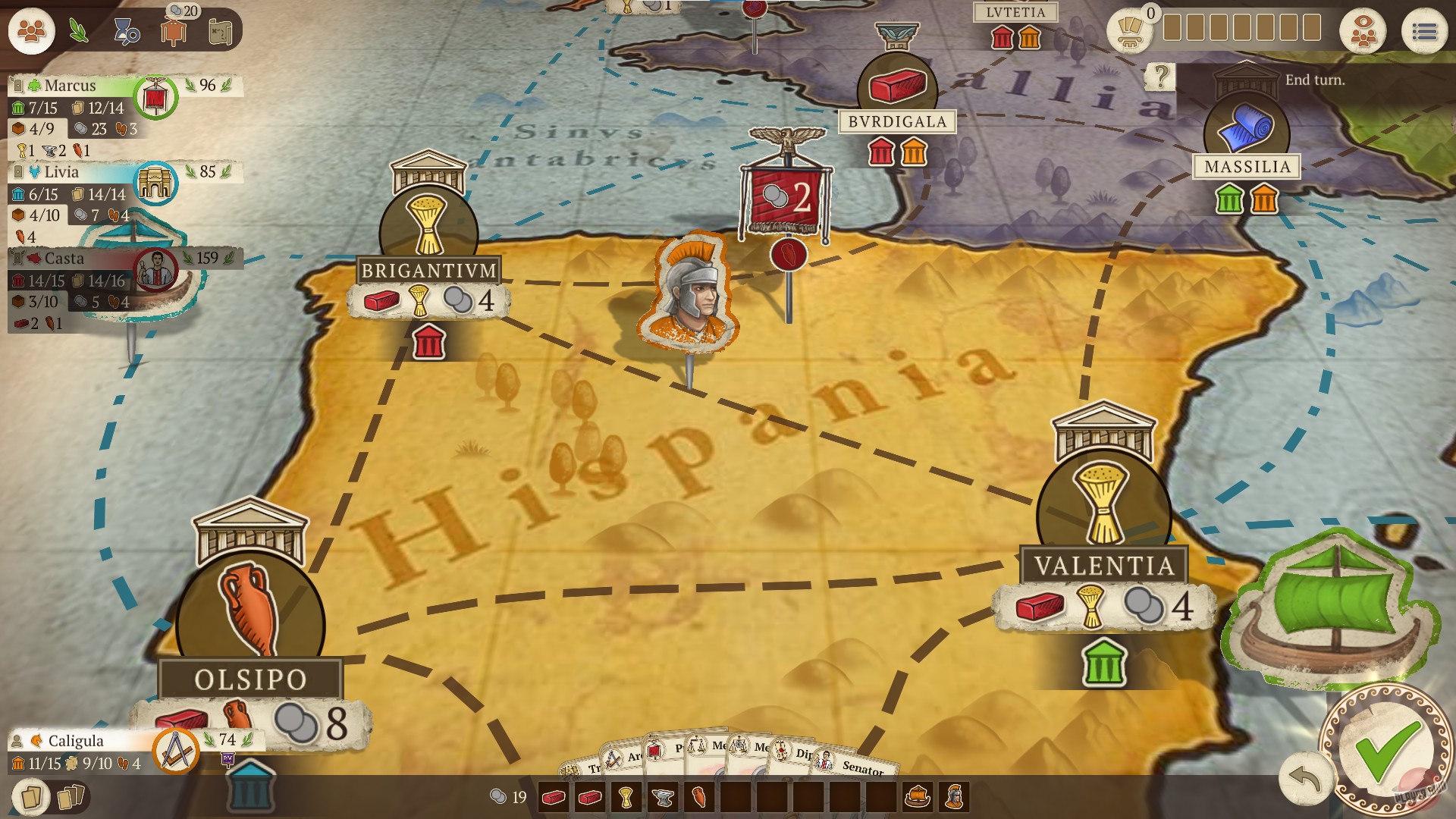Open the map scroll icon
The height and width of the screenshot is (819, 1456).
221,32
